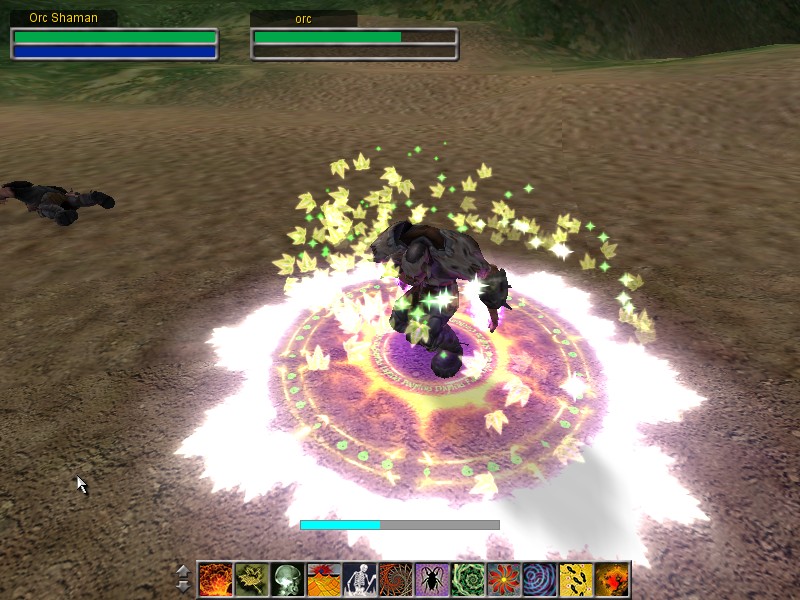Click the hotbar page down arrow

(182, 586)
